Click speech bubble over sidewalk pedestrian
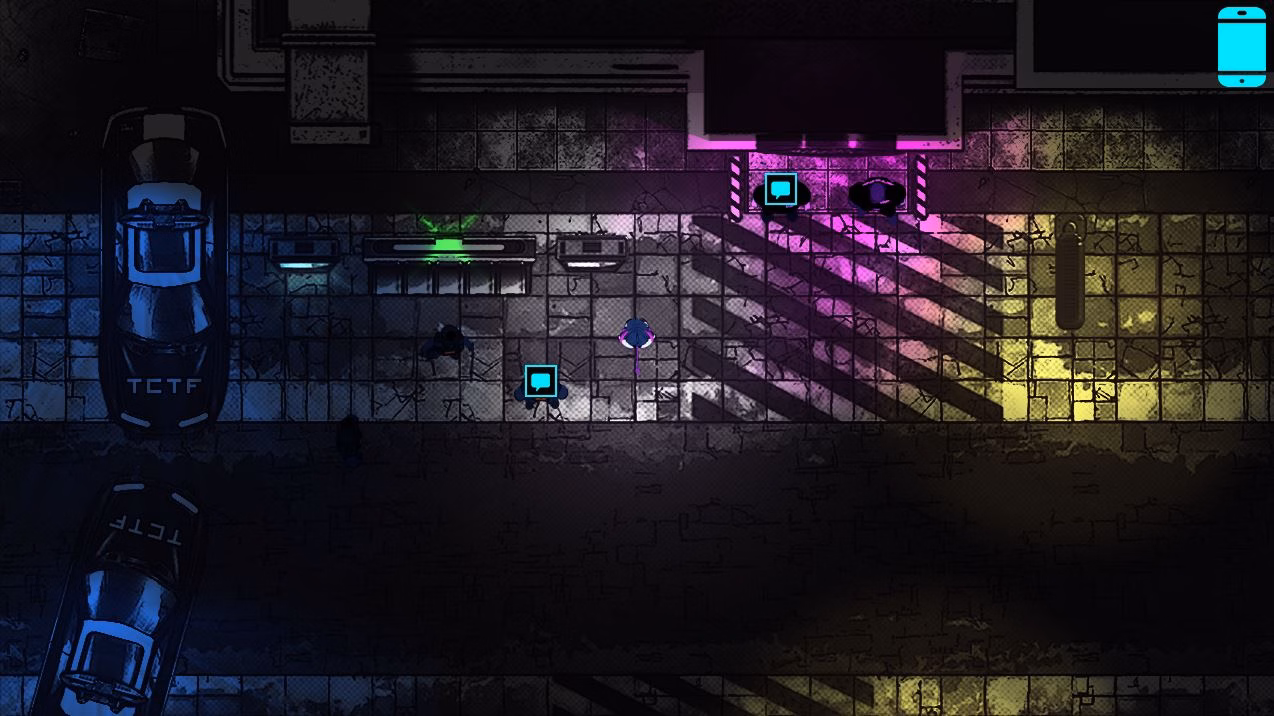The width and height of the screenshot is (1274, 716). click(x=540, y=380)
